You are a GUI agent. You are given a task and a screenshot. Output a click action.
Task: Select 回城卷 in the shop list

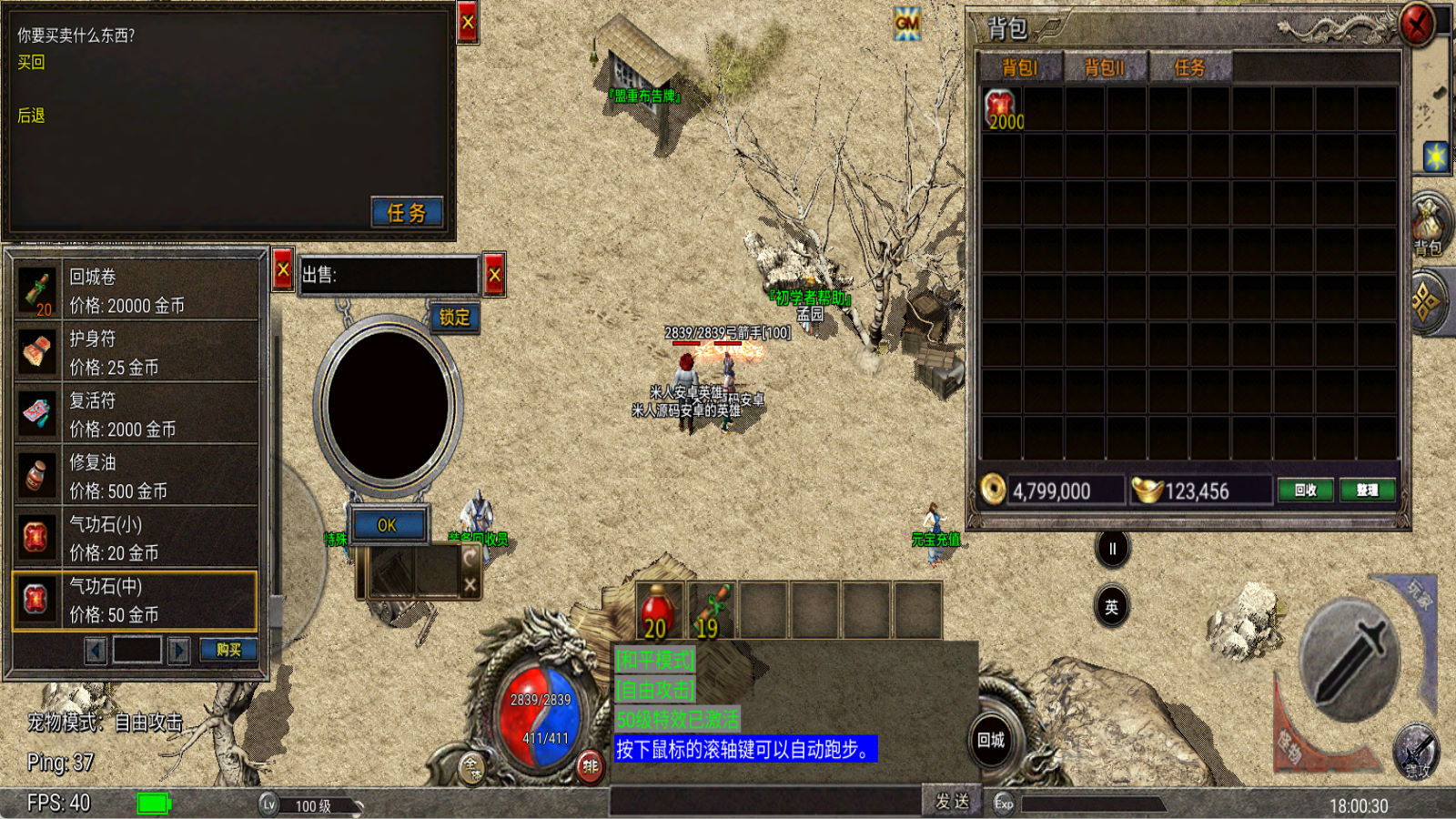coord(136,290)
